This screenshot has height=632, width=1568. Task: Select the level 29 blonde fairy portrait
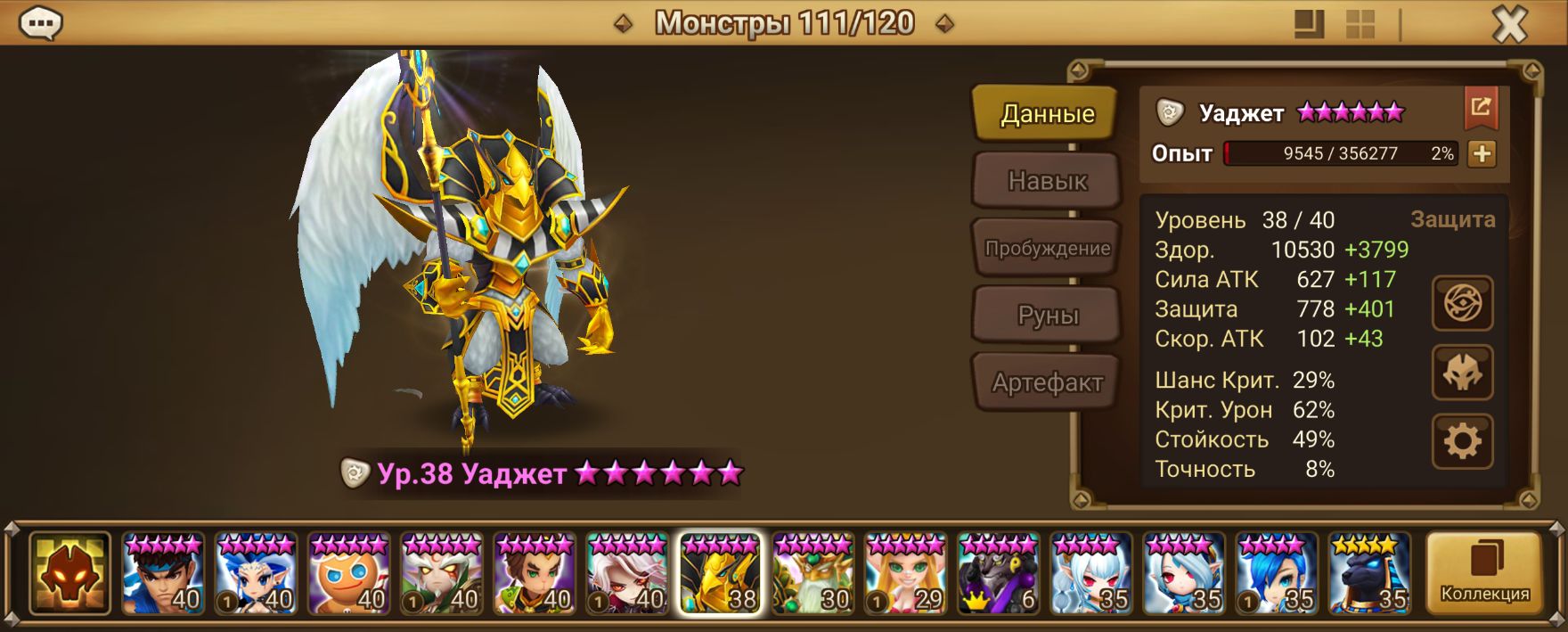(x=905, y=573)
